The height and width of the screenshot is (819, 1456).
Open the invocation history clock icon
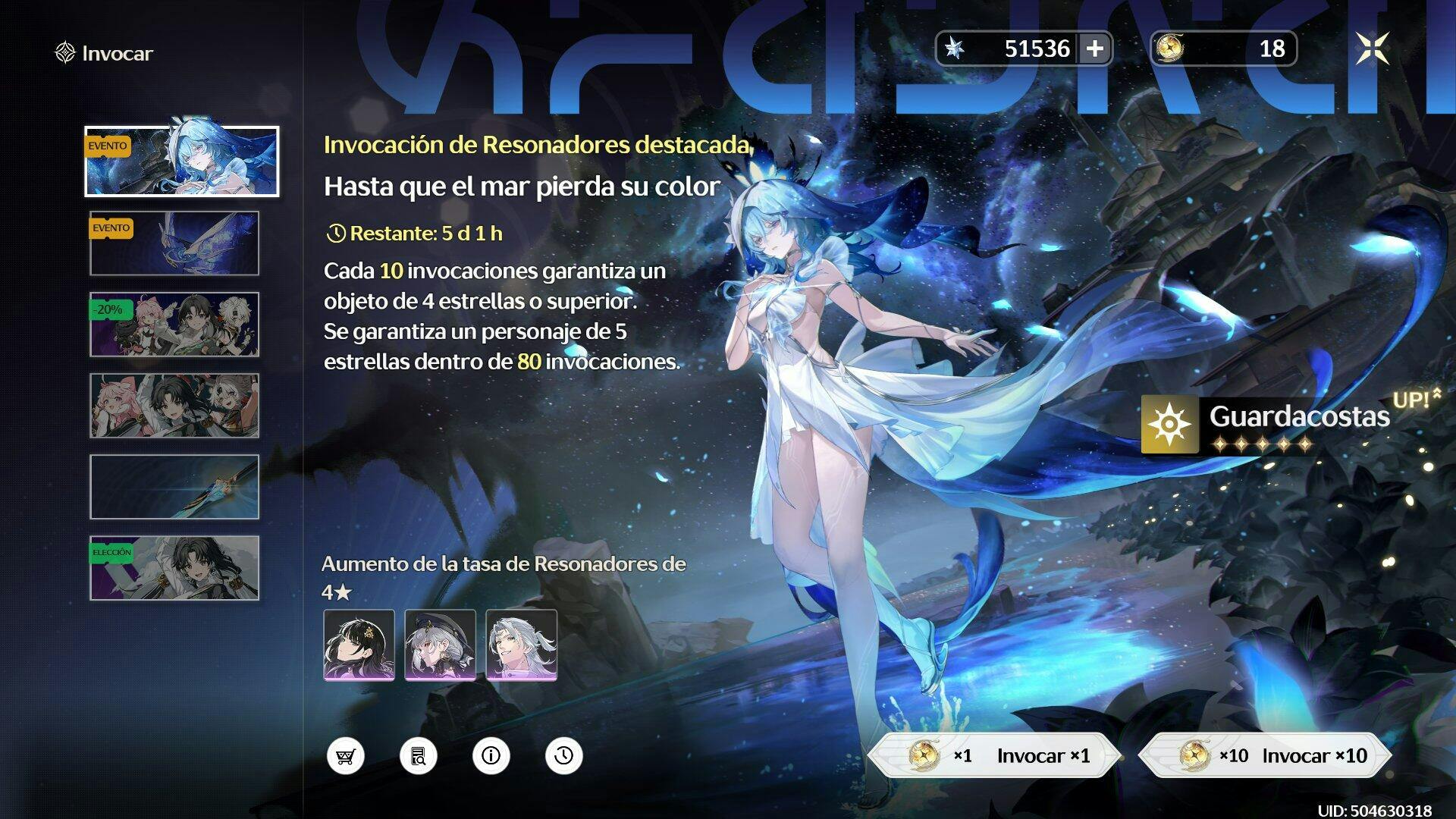tap(564, 756)
